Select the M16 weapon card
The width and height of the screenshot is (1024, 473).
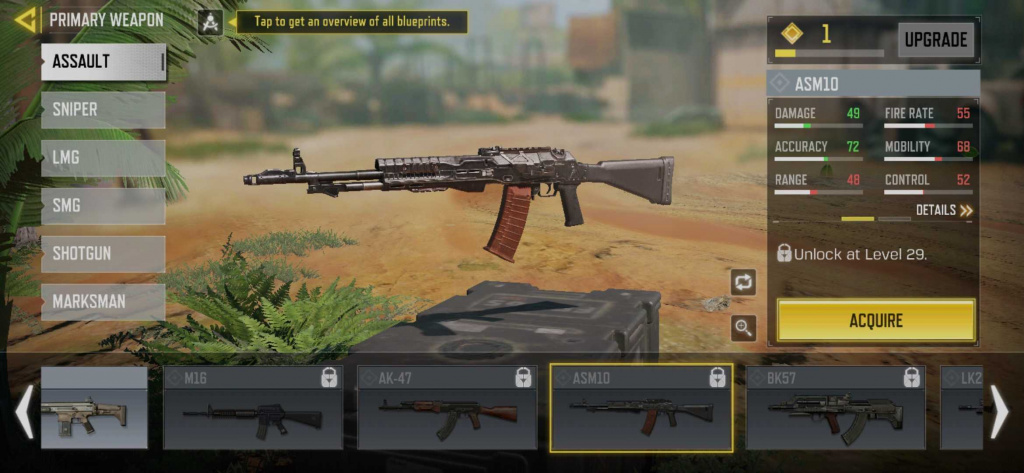pyautogui.click(x=253, y=408)
